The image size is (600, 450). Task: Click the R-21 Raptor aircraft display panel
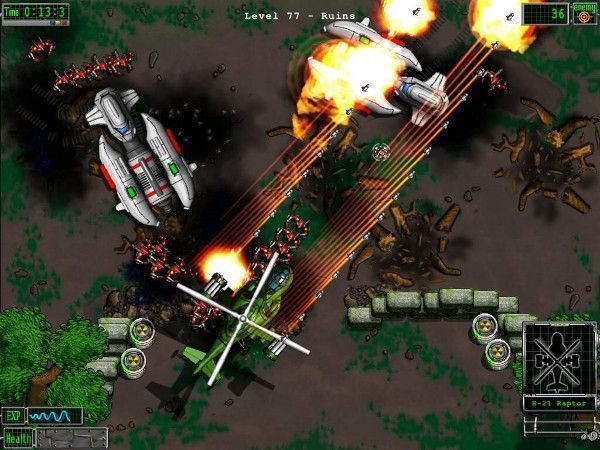pyautogui.click(x=558, y=365)
